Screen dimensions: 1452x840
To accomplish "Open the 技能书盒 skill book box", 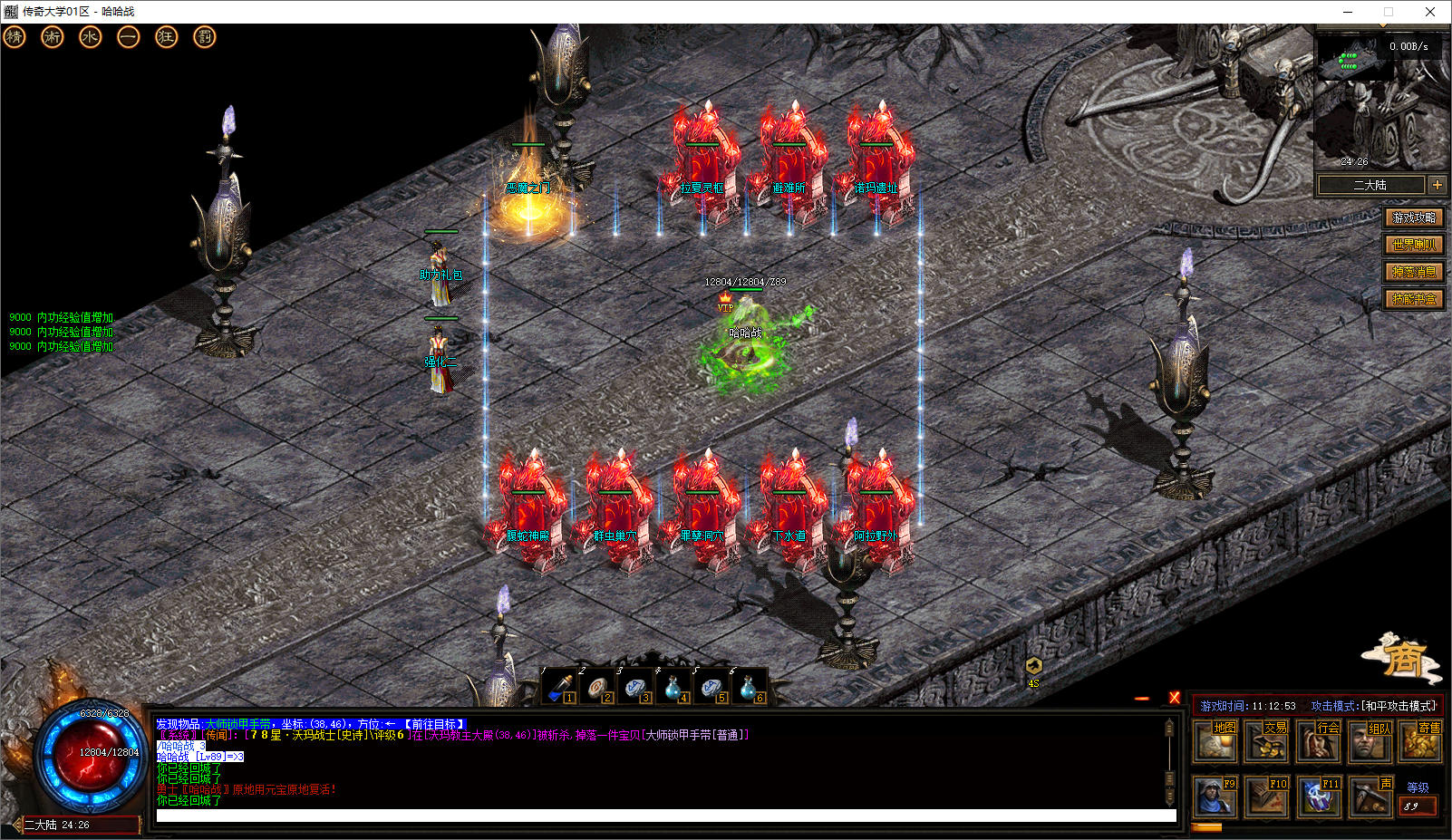I will point(1414,299).
